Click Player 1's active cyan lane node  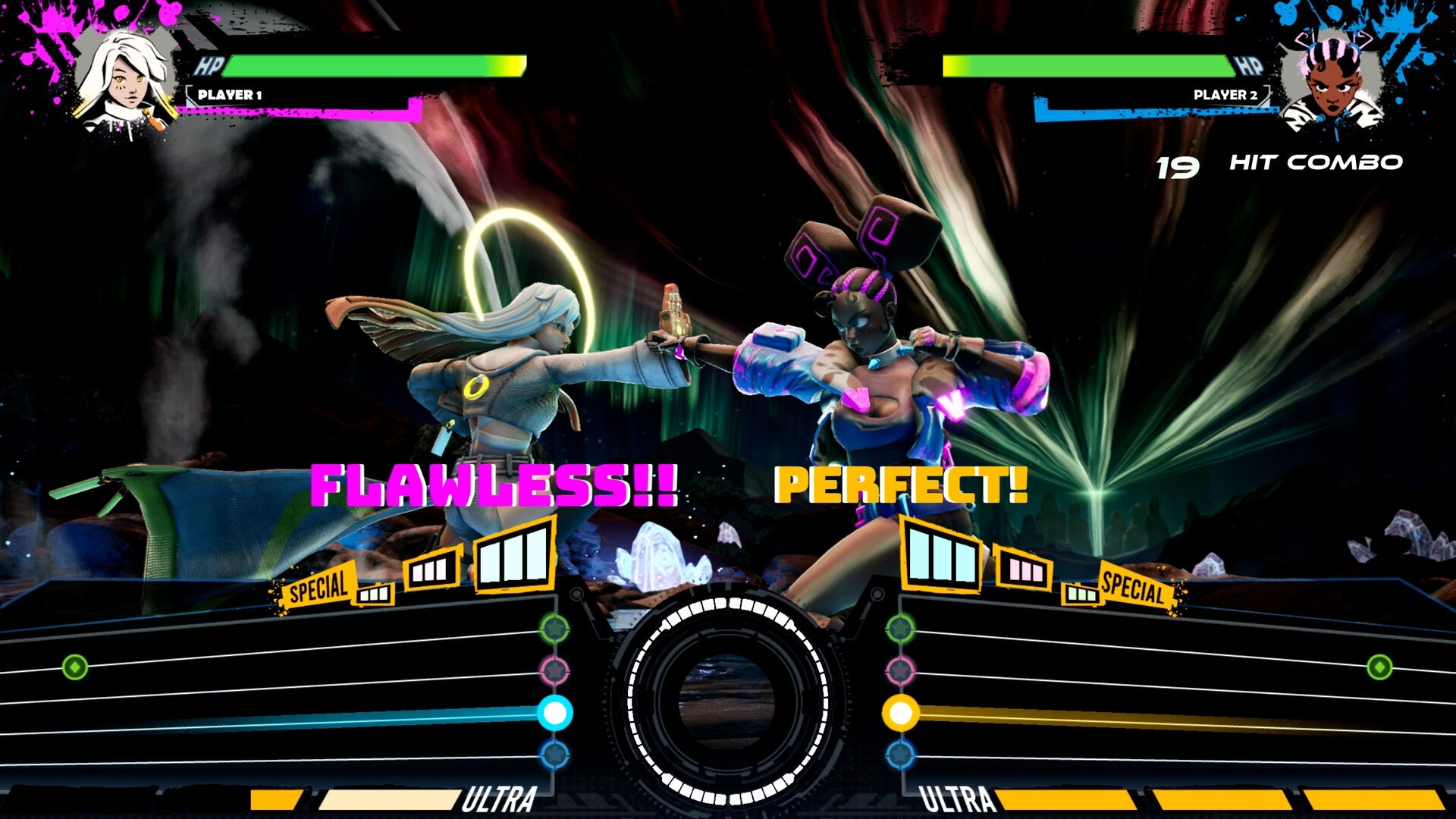coord(556,711)
